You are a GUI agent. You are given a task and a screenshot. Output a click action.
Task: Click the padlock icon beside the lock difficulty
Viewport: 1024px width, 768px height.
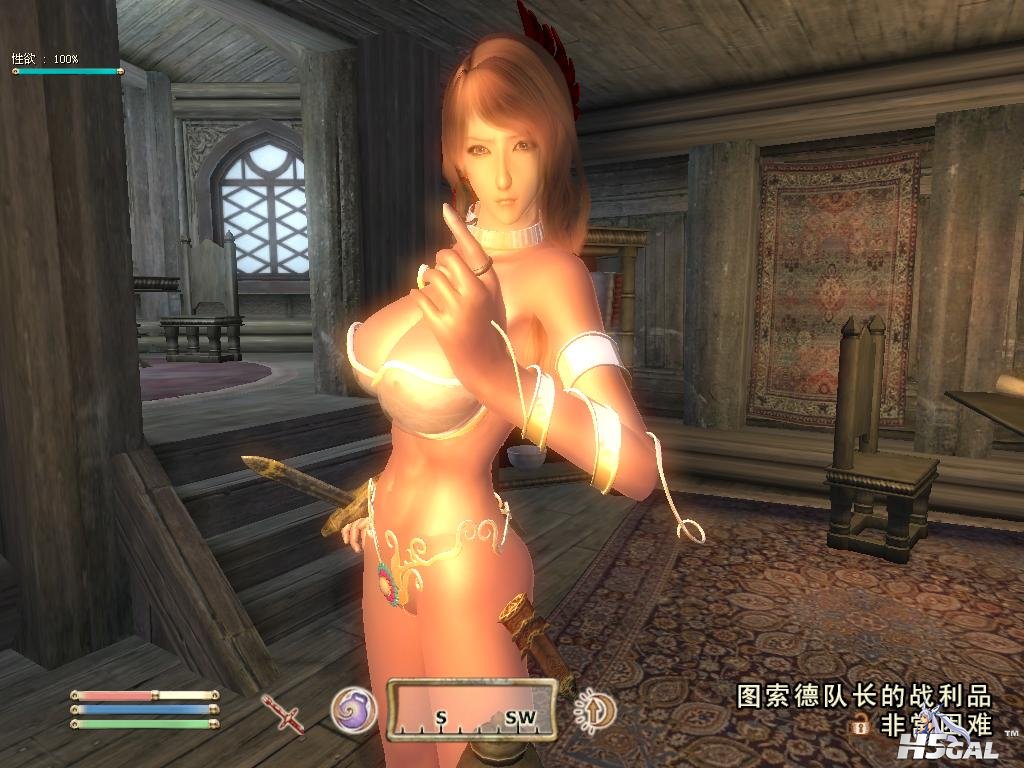click(859, 724)
